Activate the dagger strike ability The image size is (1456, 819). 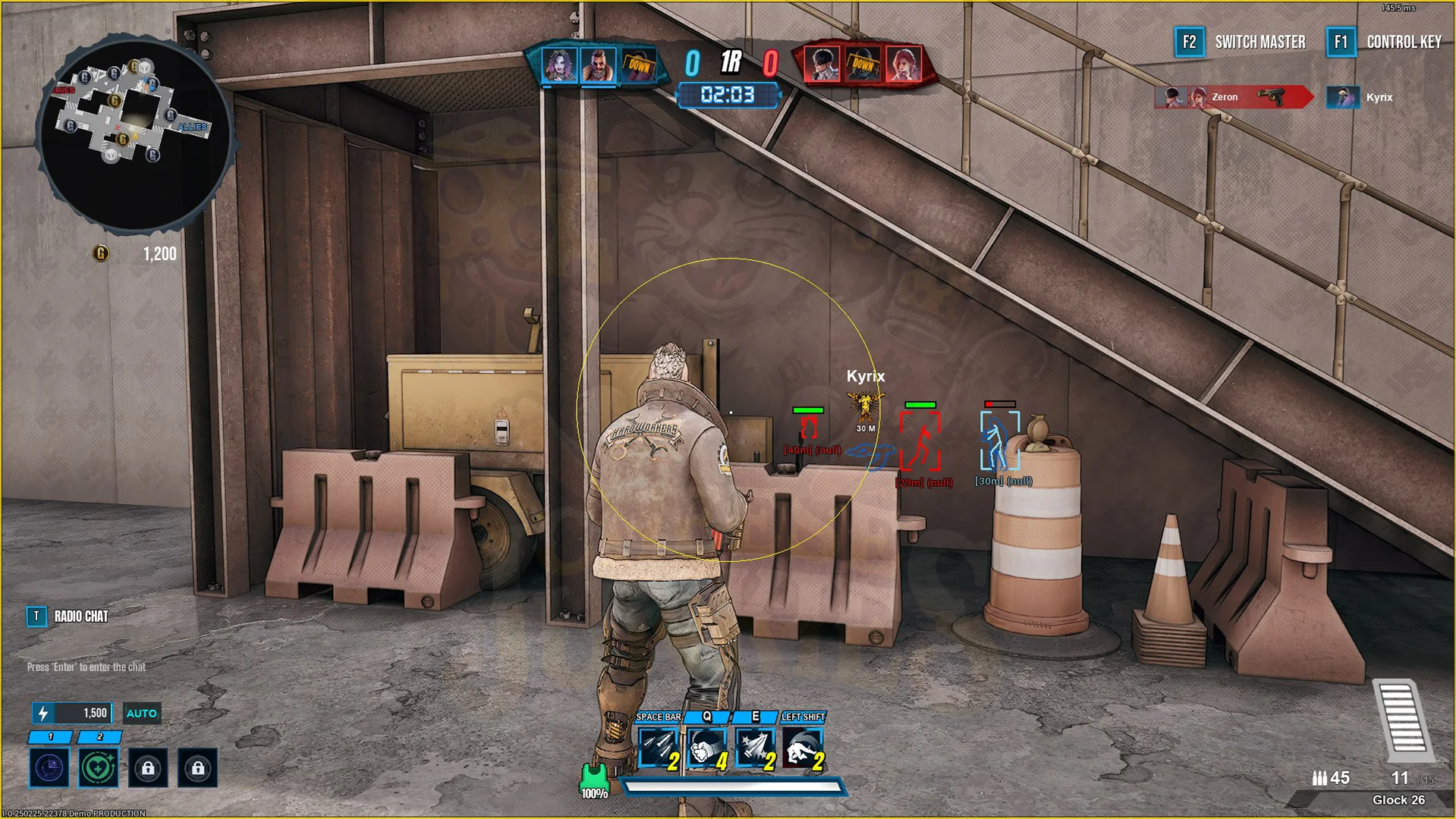[755, 748]
